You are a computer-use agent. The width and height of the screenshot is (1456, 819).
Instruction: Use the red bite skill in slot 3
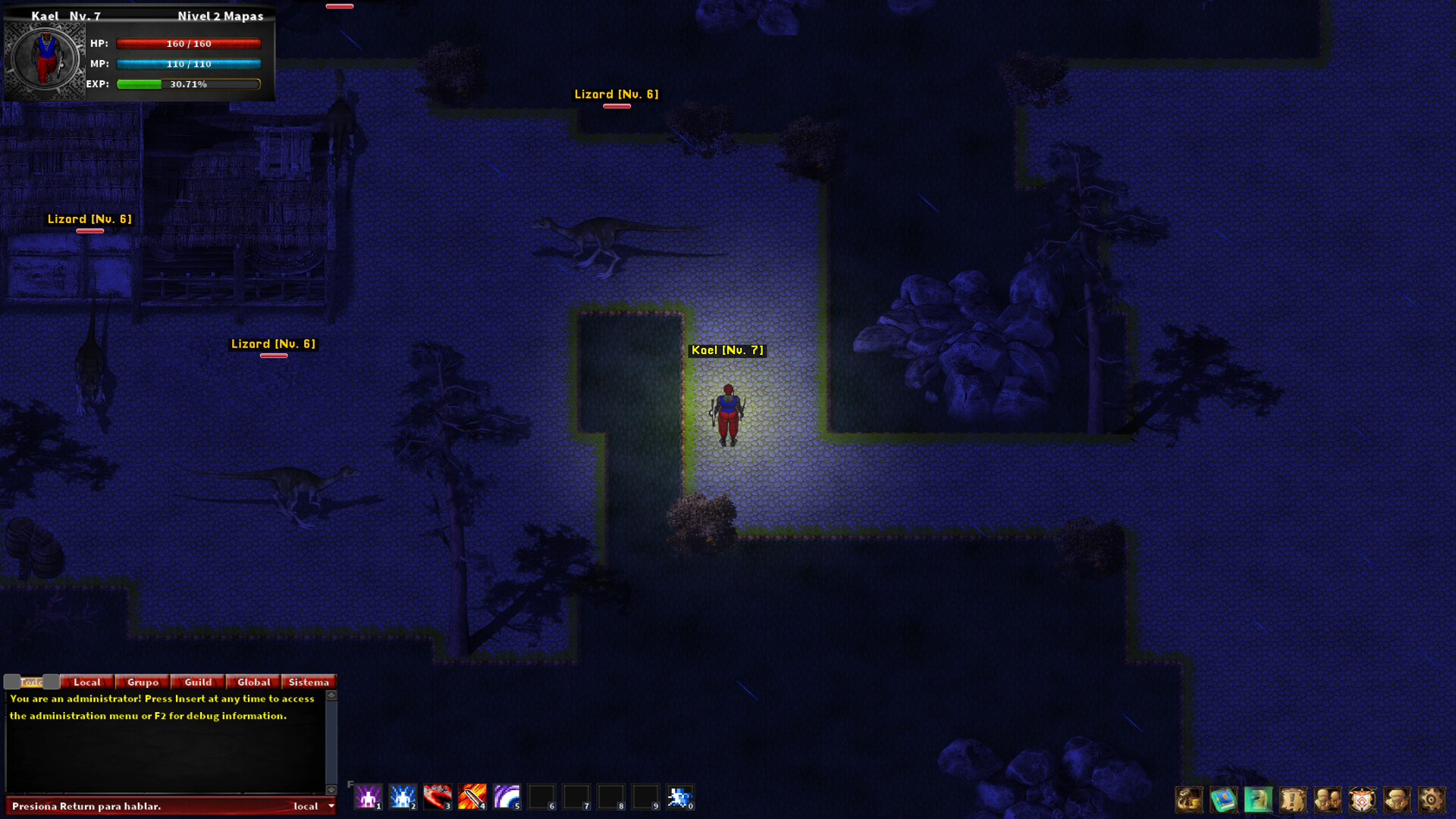click(x=438, y=796)
